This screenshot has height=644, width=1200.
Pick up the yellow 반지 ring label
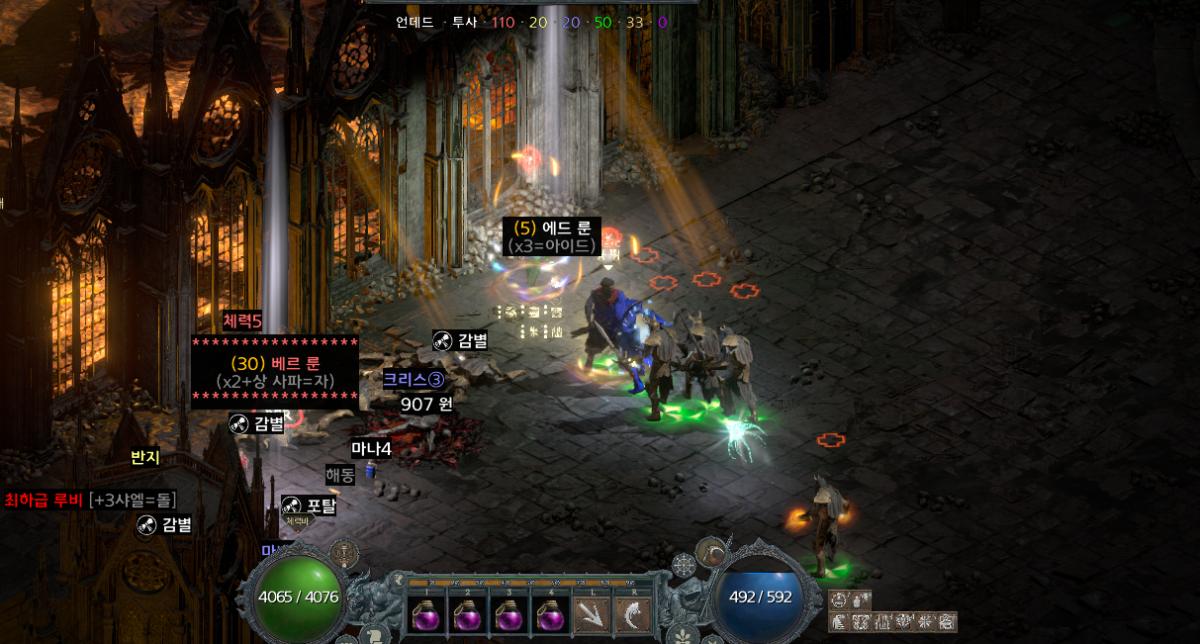click(145, 458)
